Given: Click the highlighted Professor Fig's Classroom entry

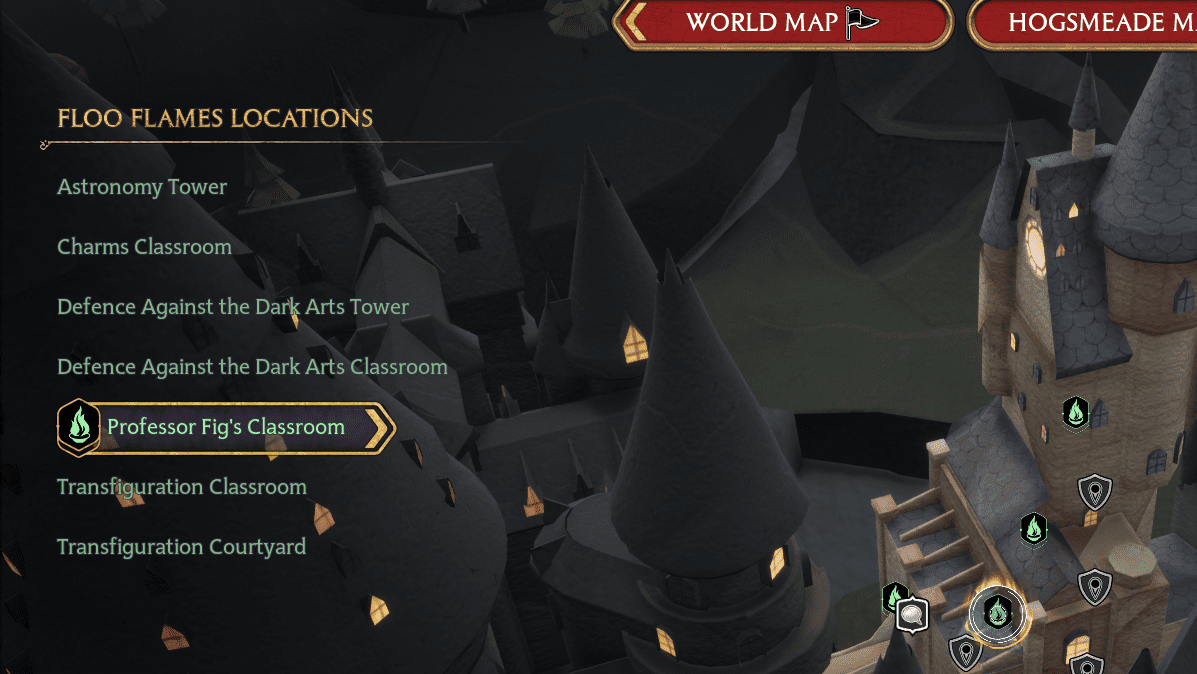Looking at the screenshot, I should coord(226,427).
